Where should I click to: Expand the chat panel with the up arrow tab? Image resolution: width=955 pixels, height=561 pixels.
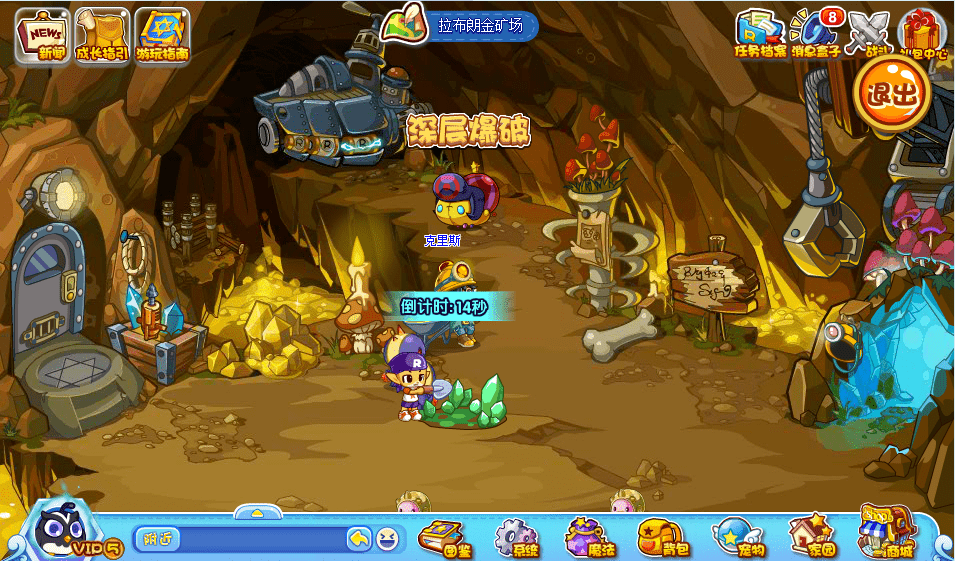click(256, 513)
